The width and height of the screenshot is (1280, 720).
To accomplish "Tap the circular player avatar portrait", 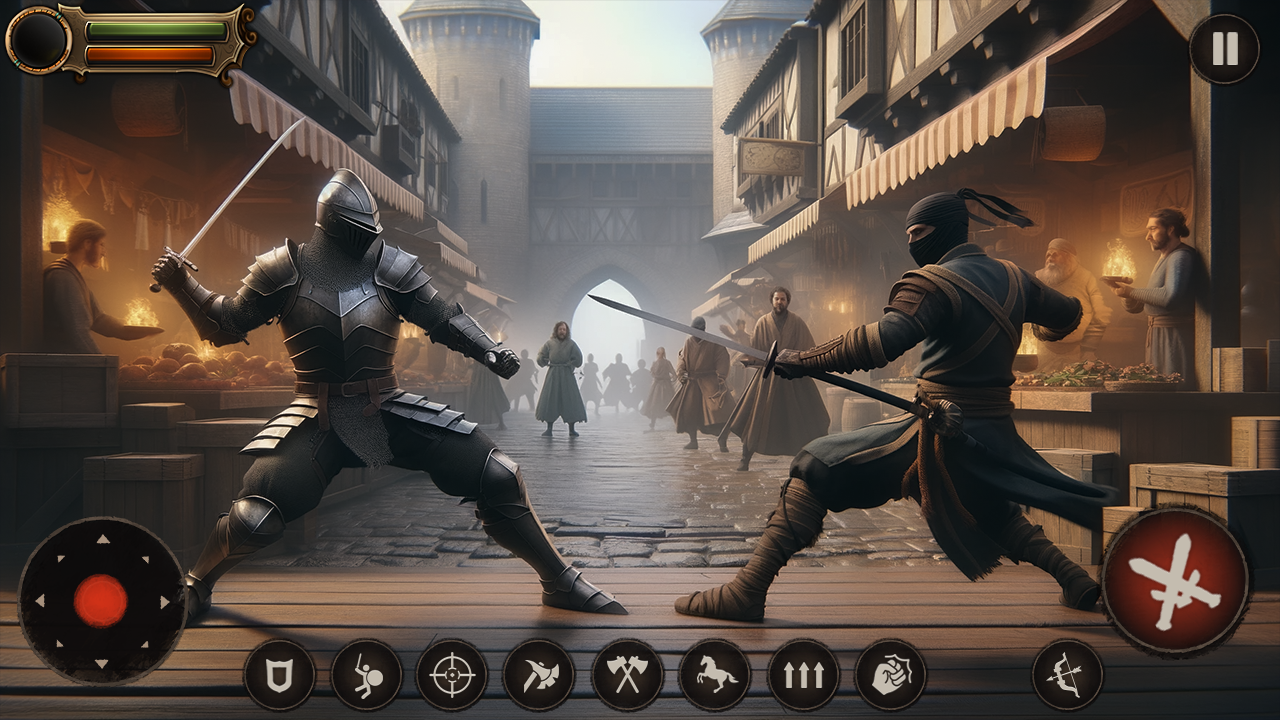I will (37, 41).
